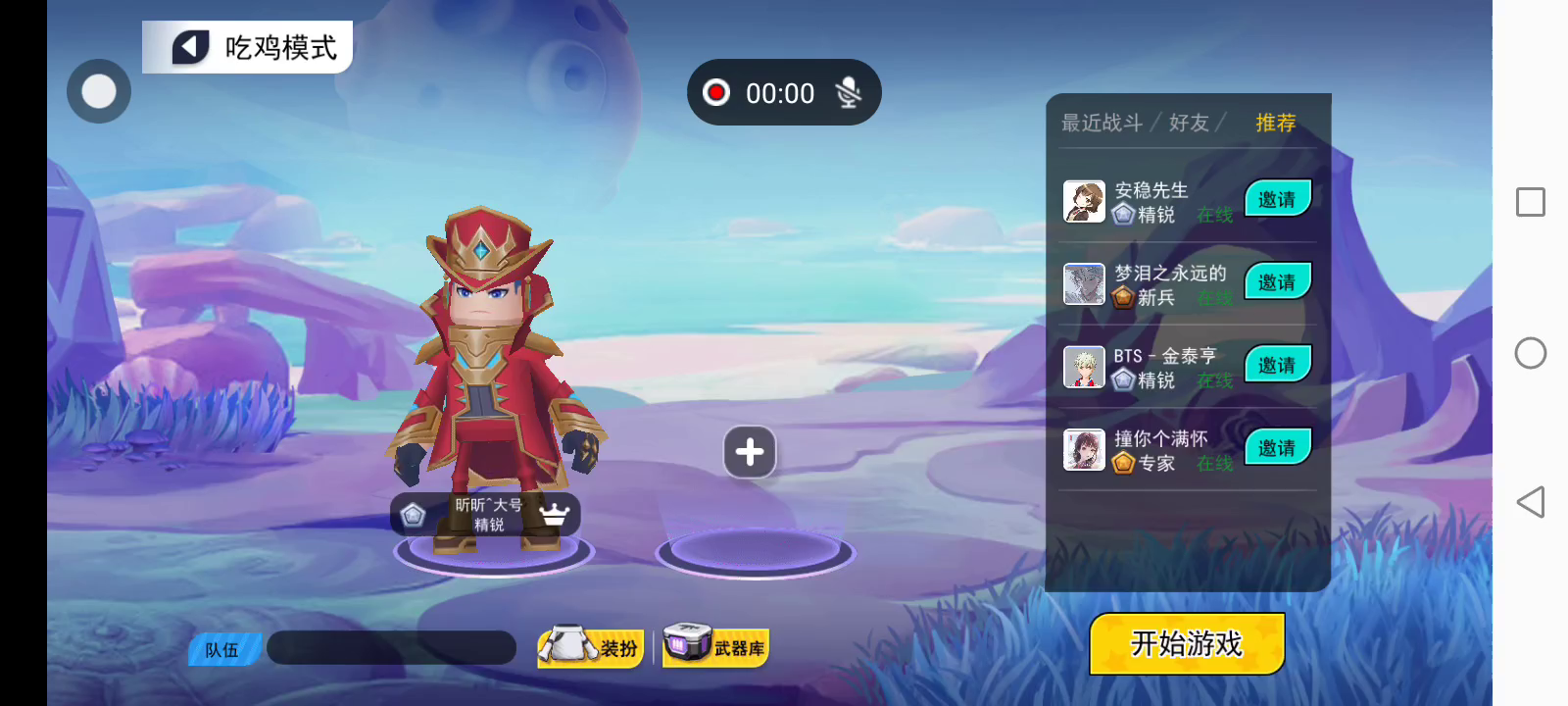Image resolution: width=1568 pixels, height=706 pixels.
Task: Invite player 撞你个满怀
Action: 1277,448
